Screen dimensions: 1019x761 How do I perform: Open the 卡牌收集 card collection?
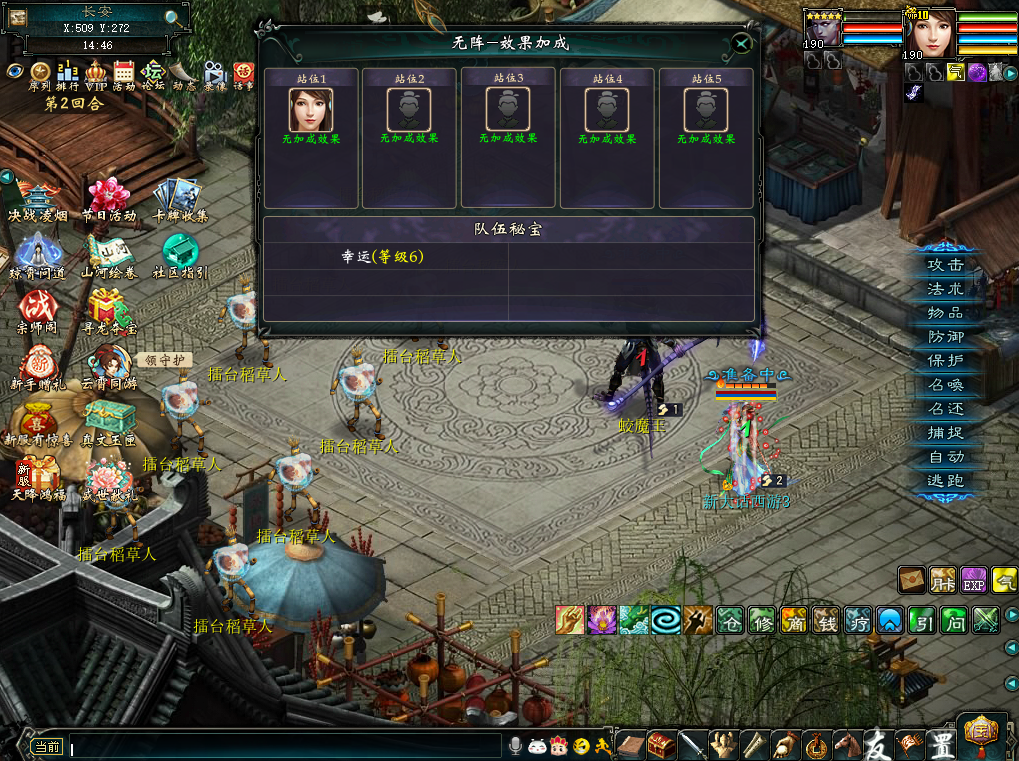180,197
